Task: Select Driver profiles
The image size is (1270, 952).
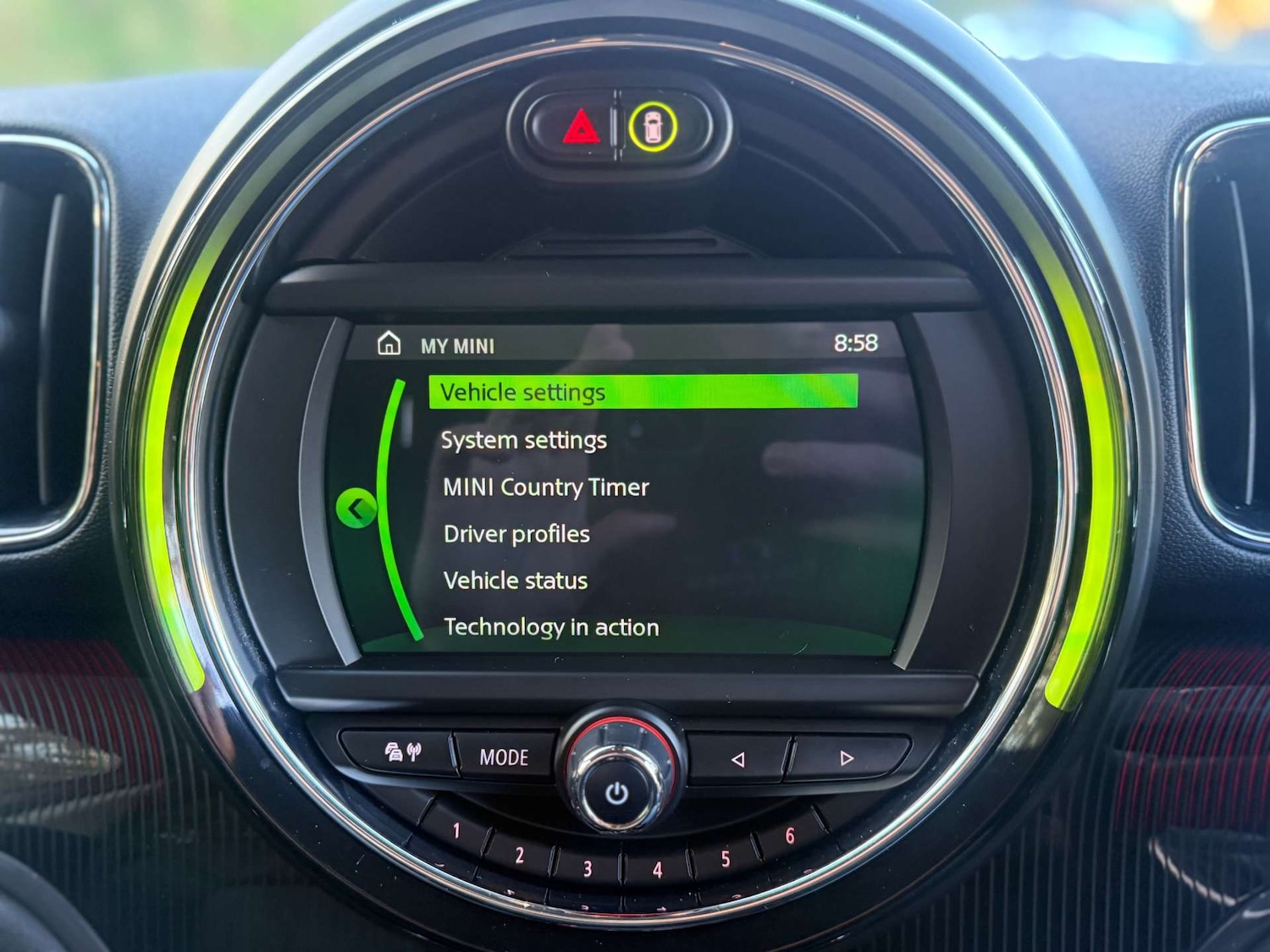Action: 516,534
